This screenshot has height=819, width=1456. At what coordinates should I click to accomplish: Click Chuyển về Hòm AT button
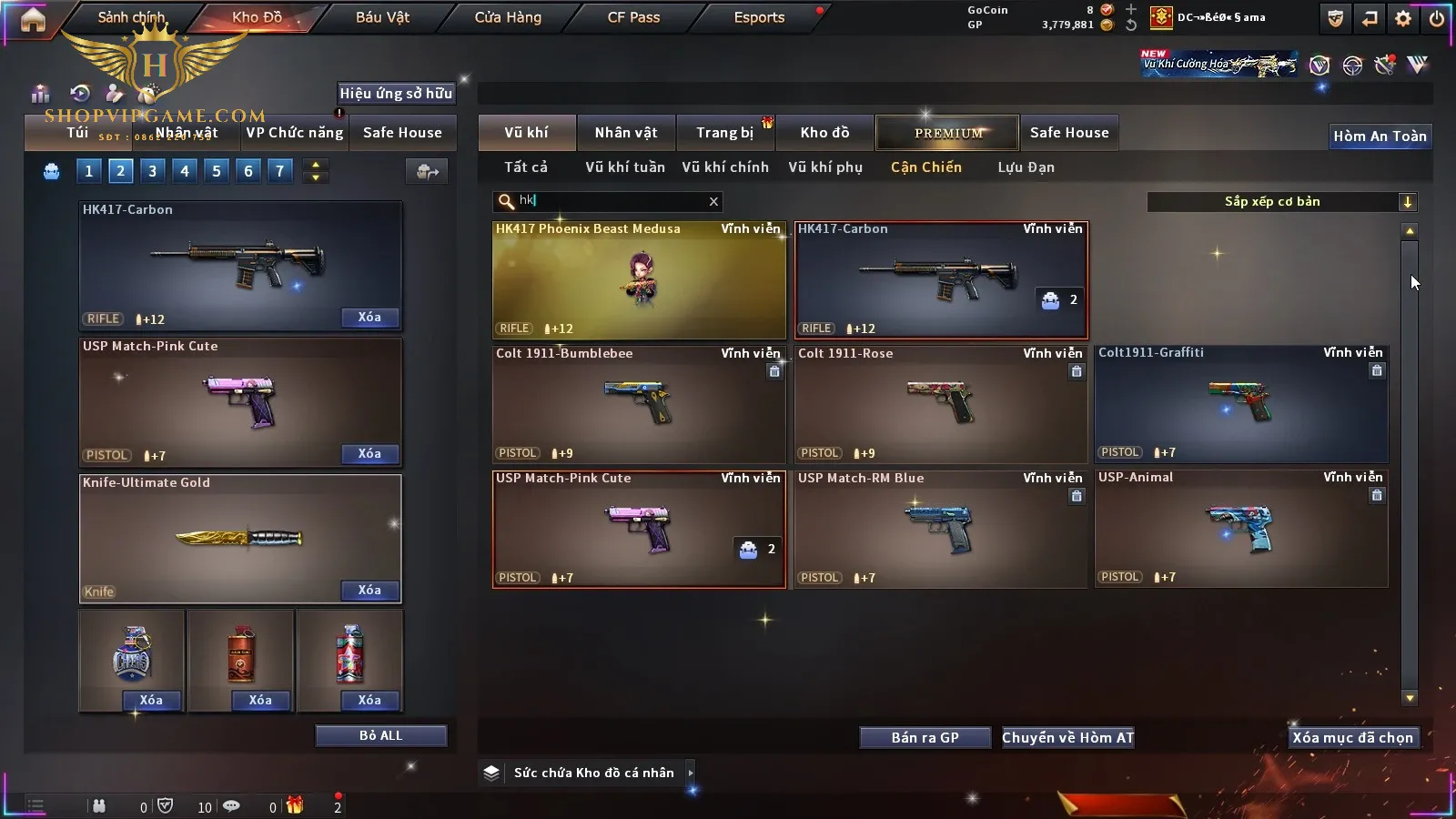coord(1067,738)
